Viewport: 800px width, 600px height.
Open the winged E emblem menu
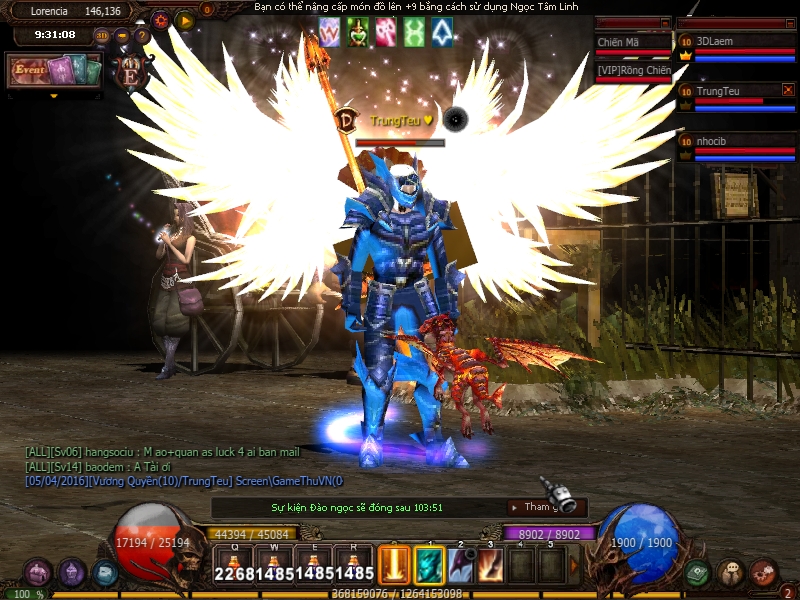(131, 72)
